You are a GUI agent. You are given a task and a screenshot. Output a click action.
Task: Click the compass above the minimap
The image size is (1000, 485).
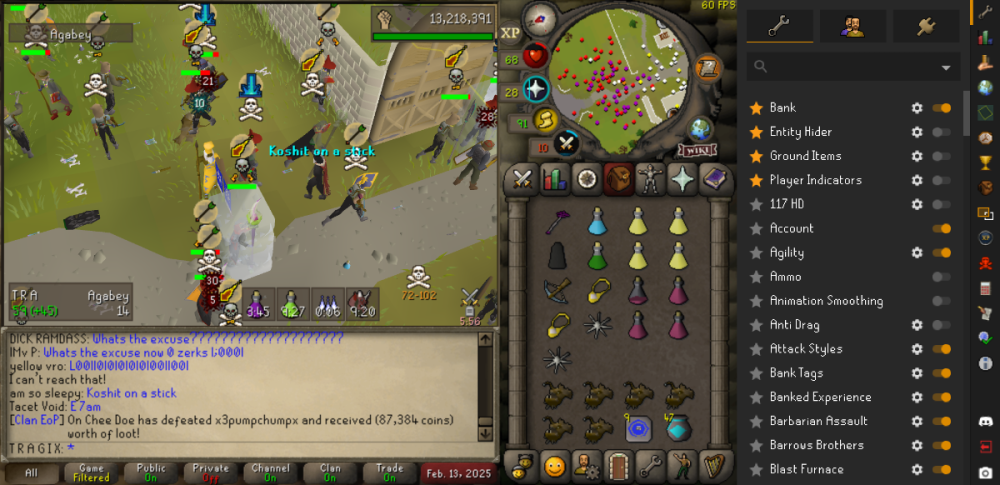tap(539, 18)
